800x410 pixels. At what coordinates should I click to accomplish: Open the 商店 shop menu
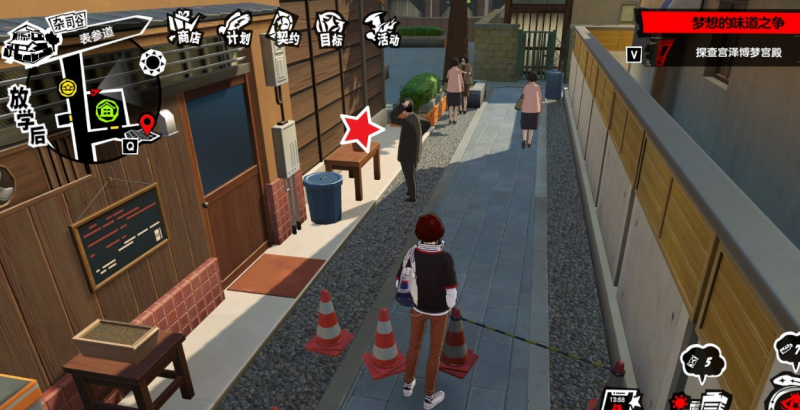coord(184,29)
